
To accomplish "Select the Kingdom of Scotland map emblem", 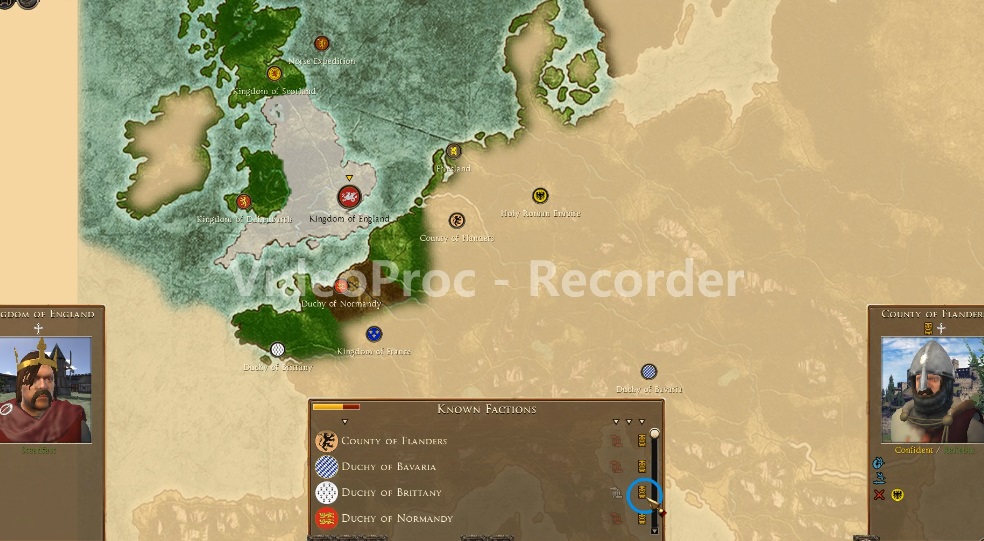I will pos(274,73).
